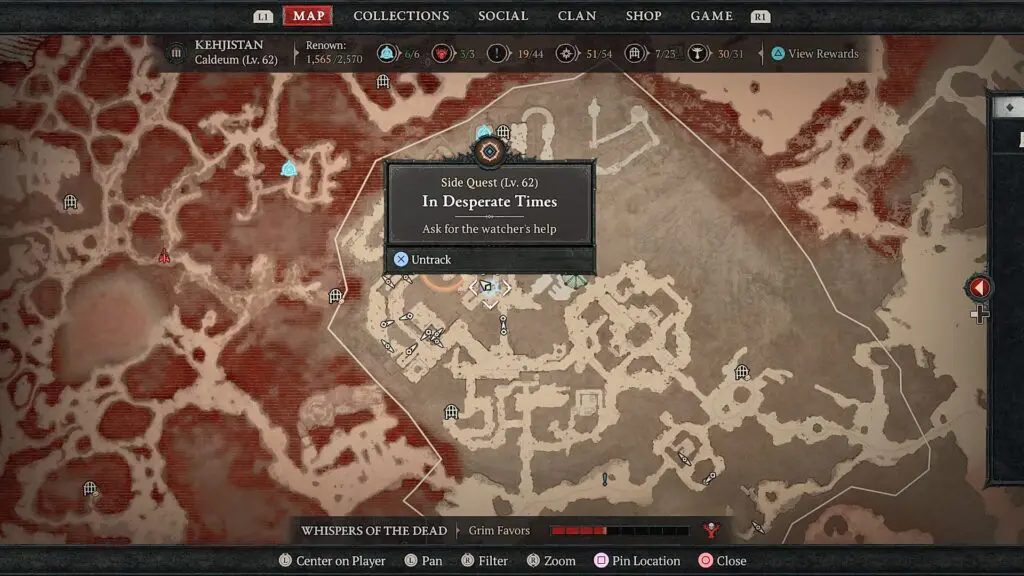This screenshot has height=576, width=1024.
Task: Open the Social tab
Action: point(503,16)
